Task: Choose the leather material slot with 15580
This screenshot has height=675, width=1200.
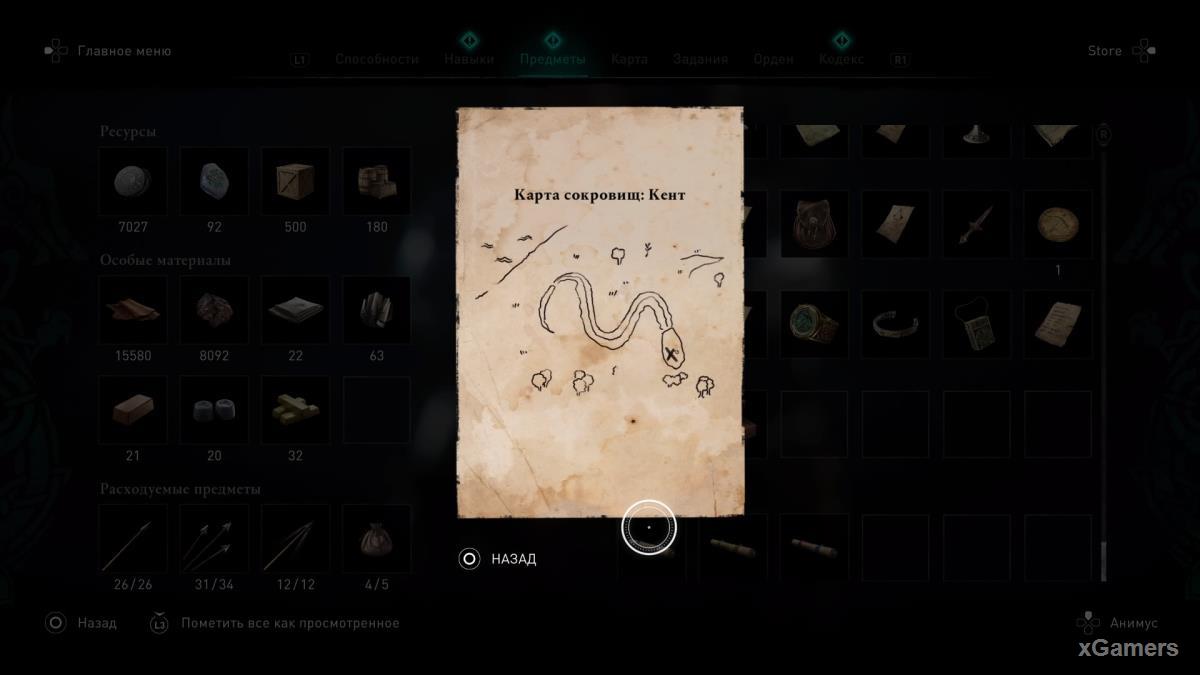Action: 133,310
